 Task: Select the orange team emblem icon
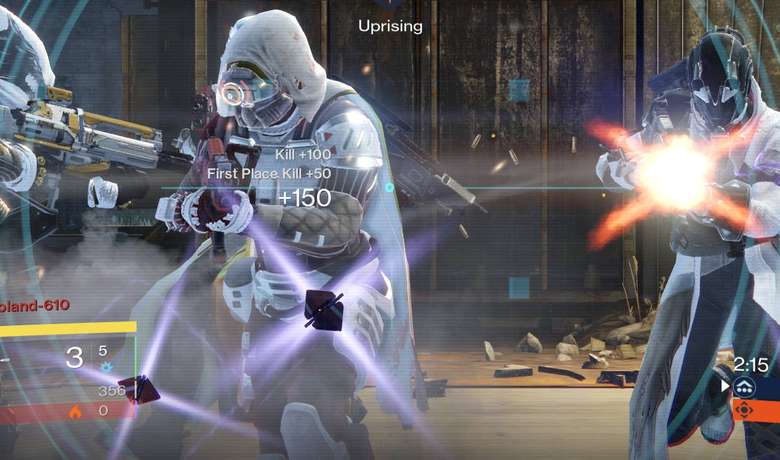(744, 409)
